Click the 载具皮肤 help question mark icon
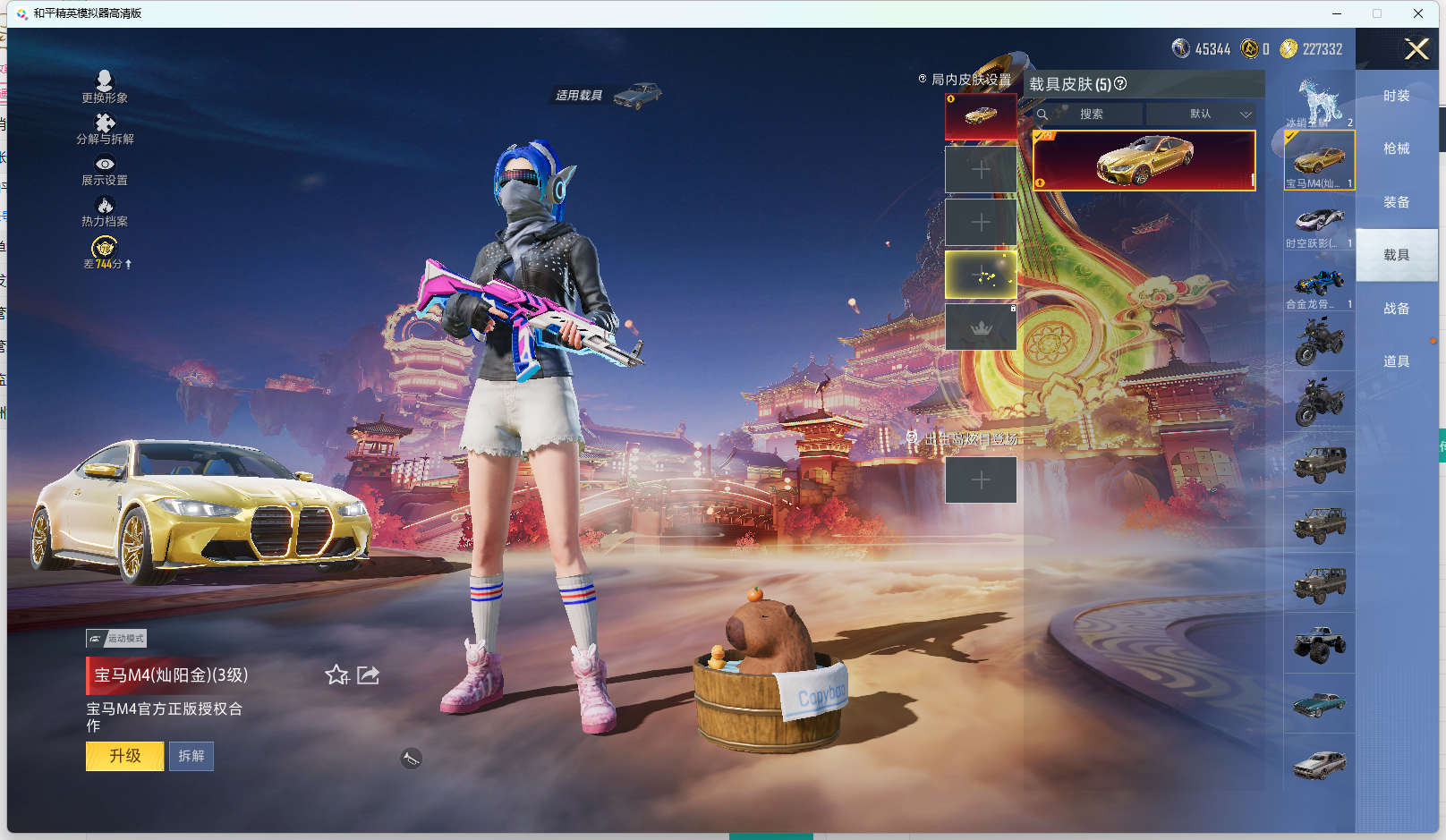Image resolution: width=1446 pixels, height=840 pixels. tap(1121, 84)
